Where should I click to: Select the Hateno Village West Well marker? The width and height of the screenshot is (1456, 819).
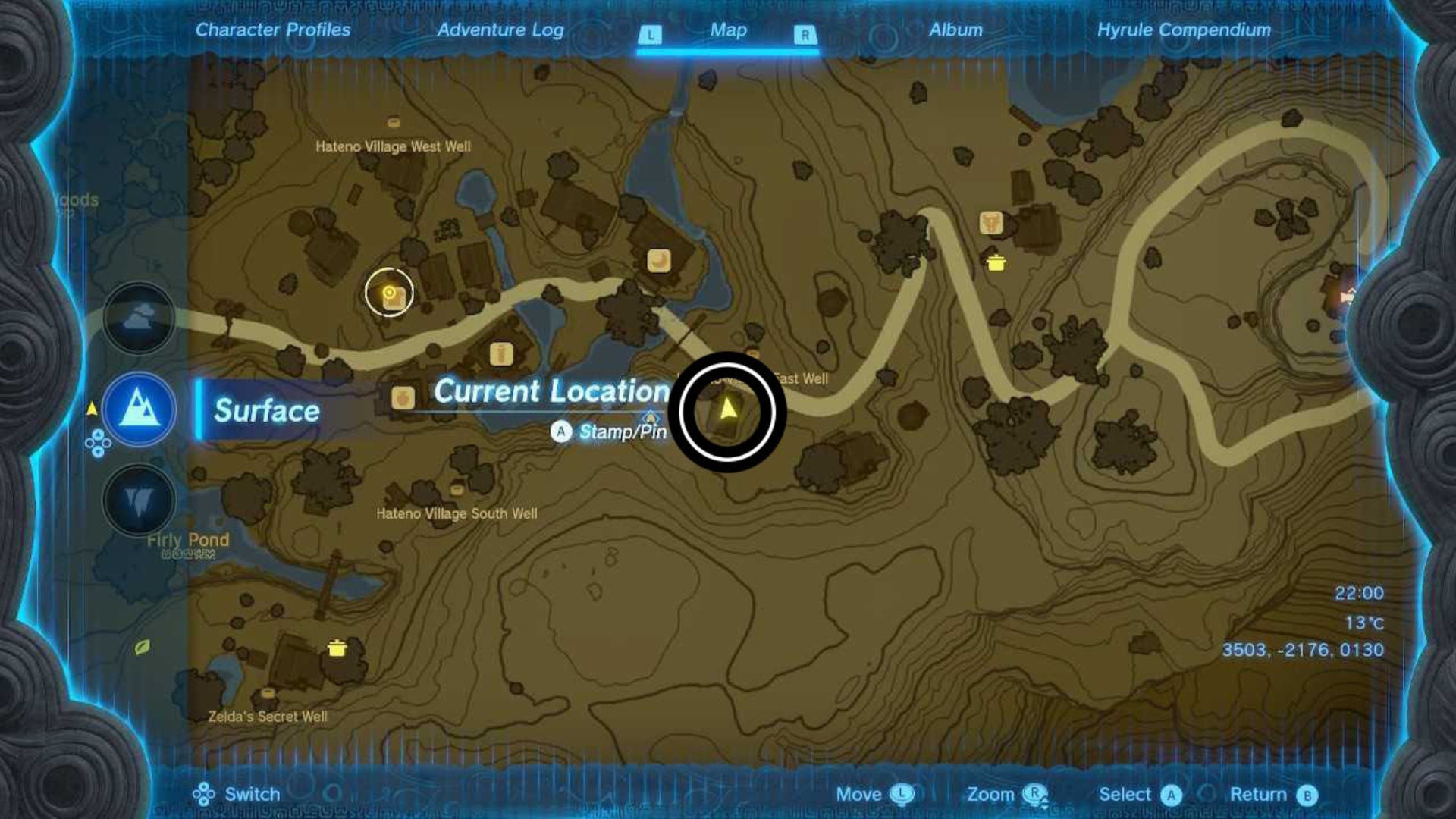(x=394, y=123)
